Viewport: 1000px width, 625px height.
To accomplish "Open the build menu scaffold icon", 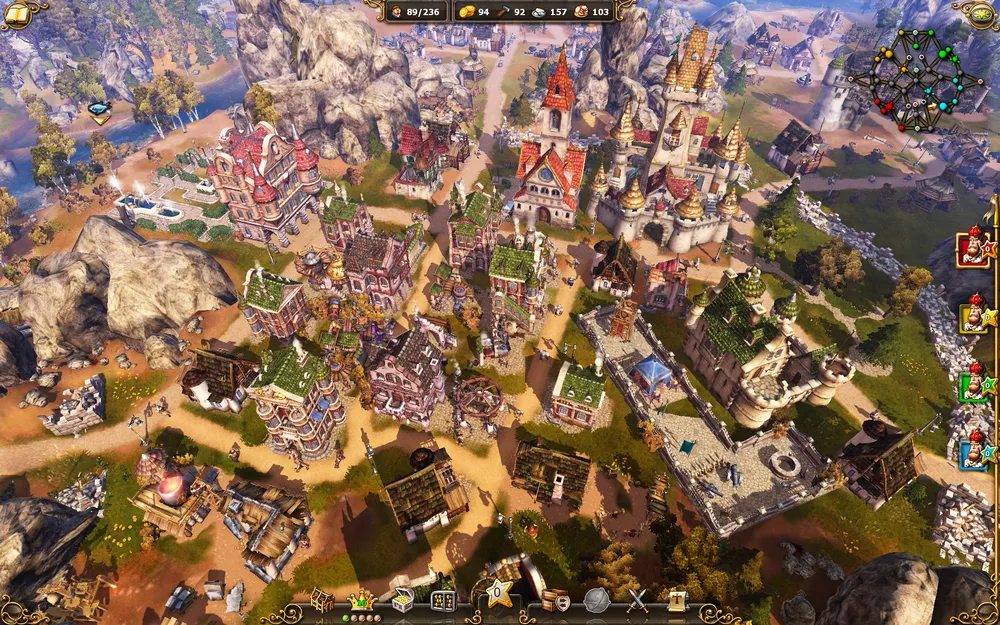I will coord(321,600).
